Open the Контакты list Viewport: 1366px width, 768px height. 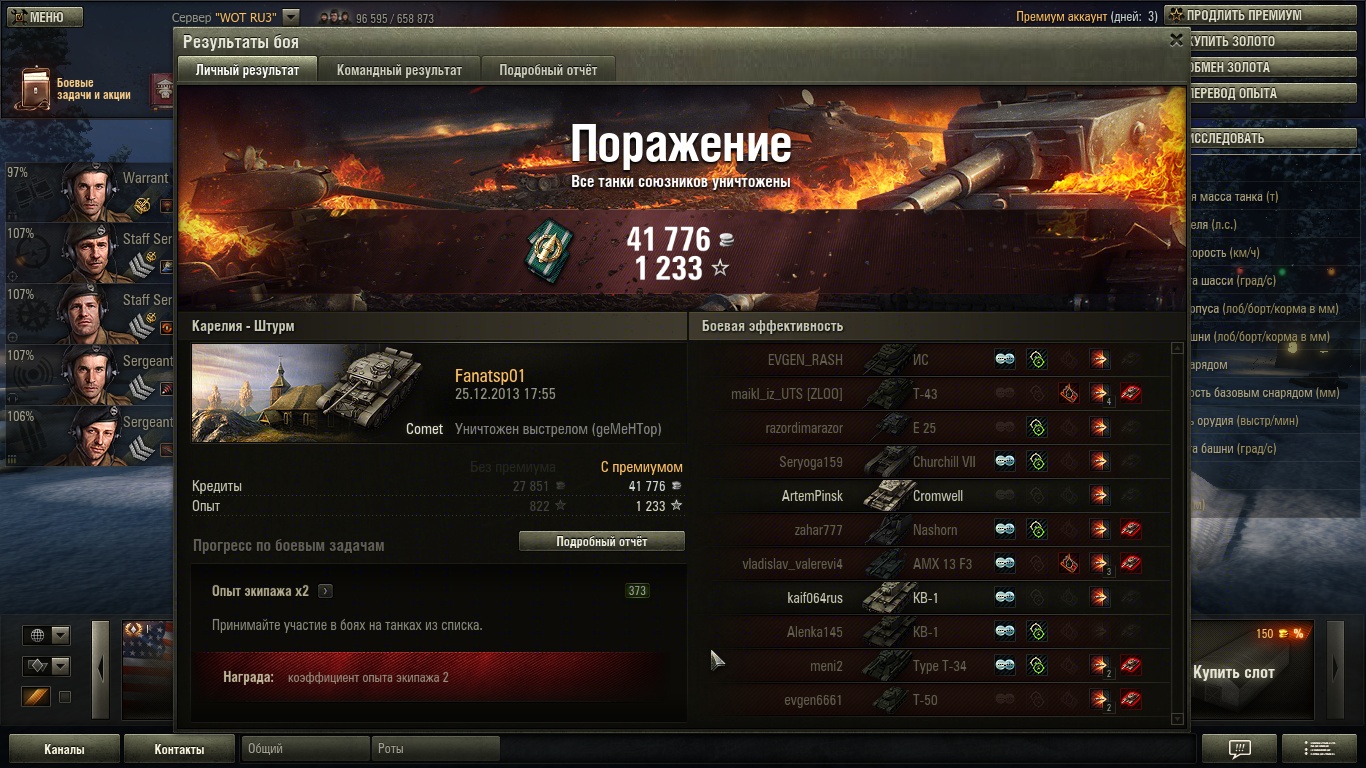coord(179,749)
